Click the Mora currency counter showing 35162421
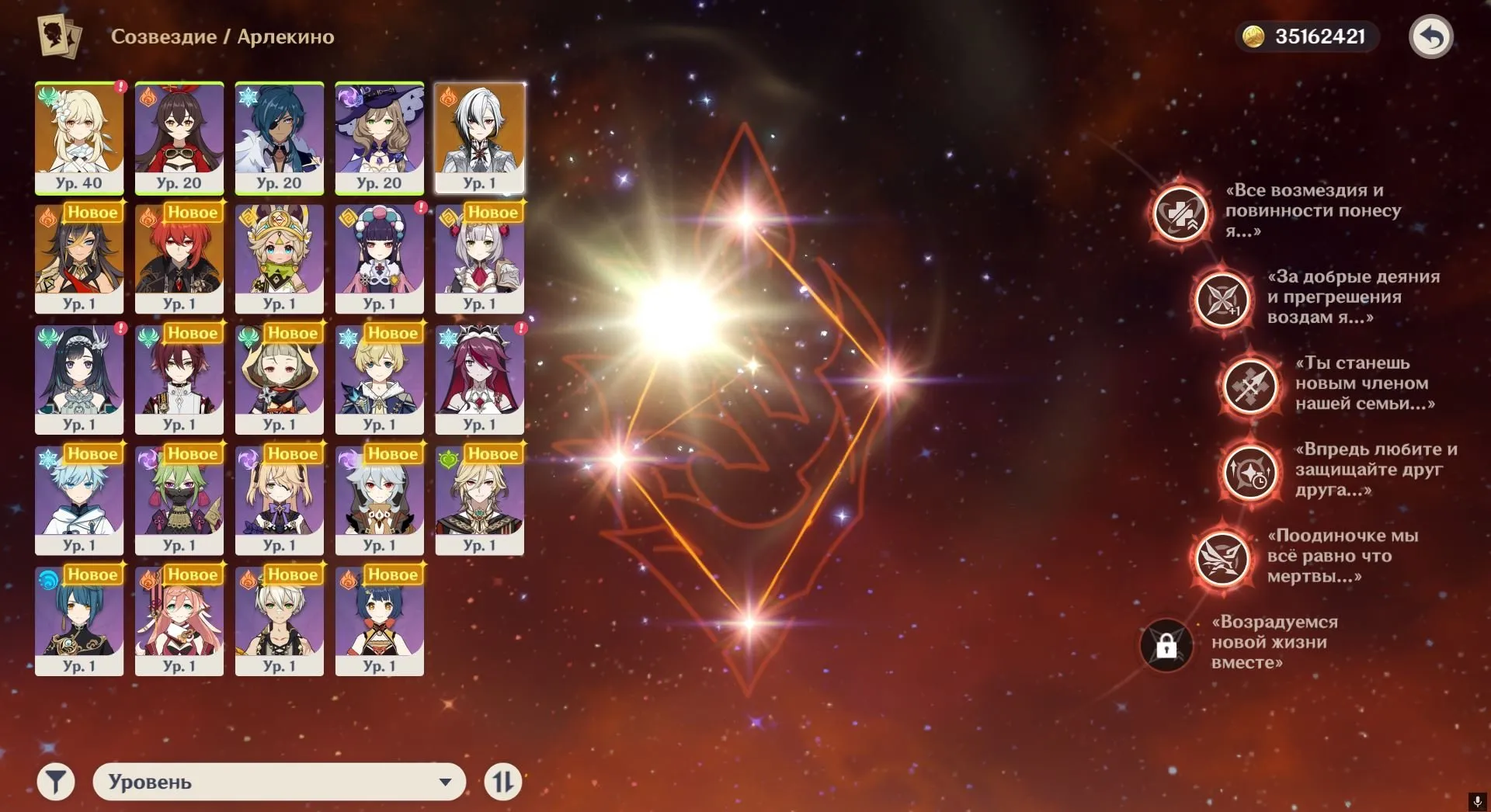The width and height of the screenshot is (1491, 812). (1307, 34)
